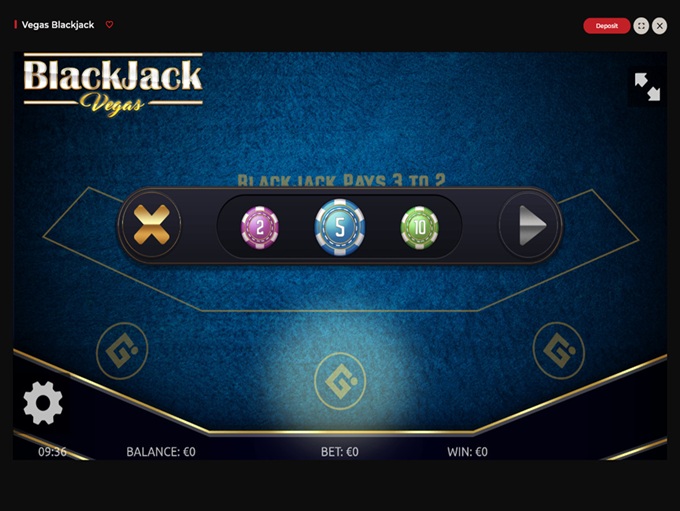The width and height of the screenshot is (680, 511).
Task: Click the round fullscreen button beside Deposit
Action: coord(641,26)
